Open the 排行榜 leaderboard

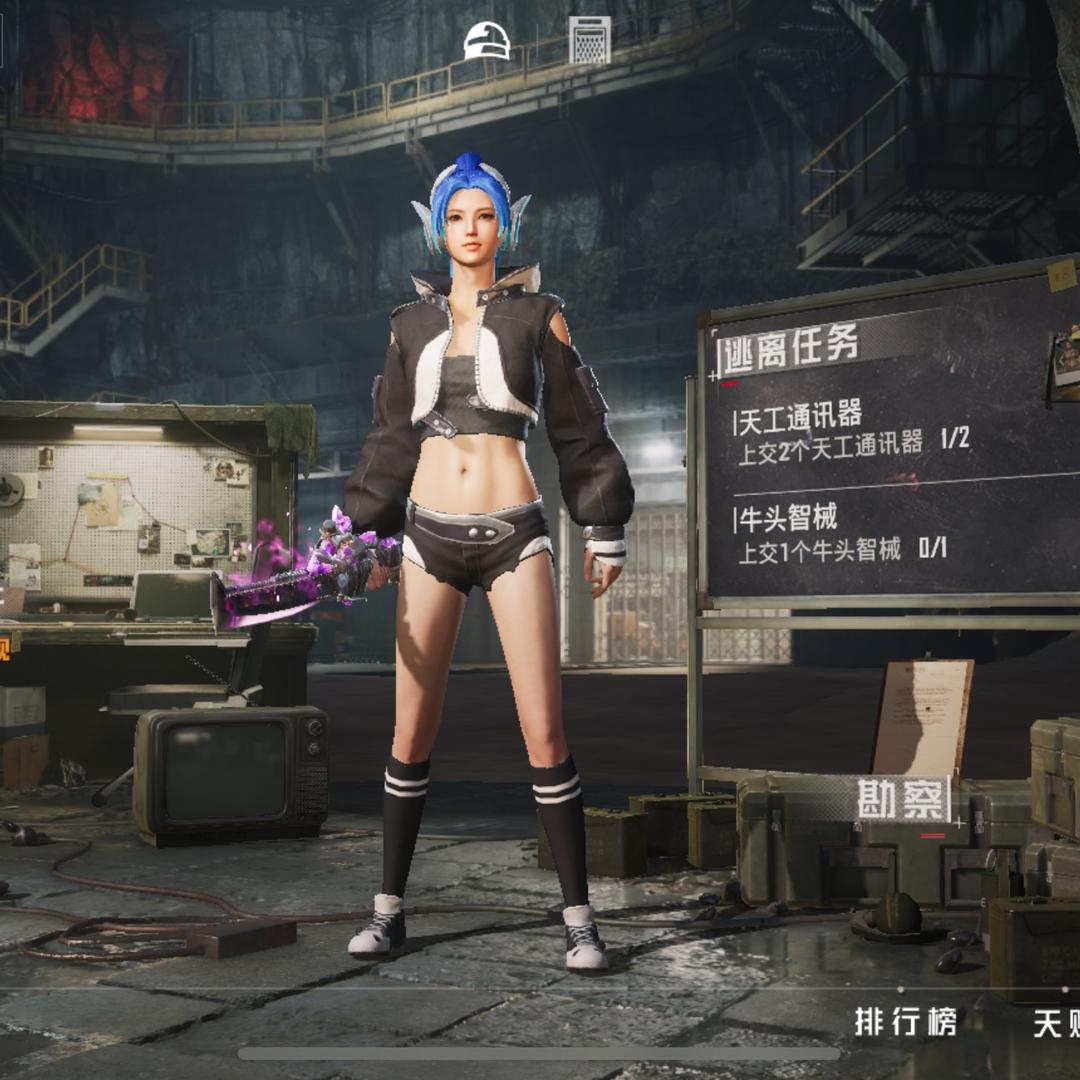click(x=906, y=1022)
